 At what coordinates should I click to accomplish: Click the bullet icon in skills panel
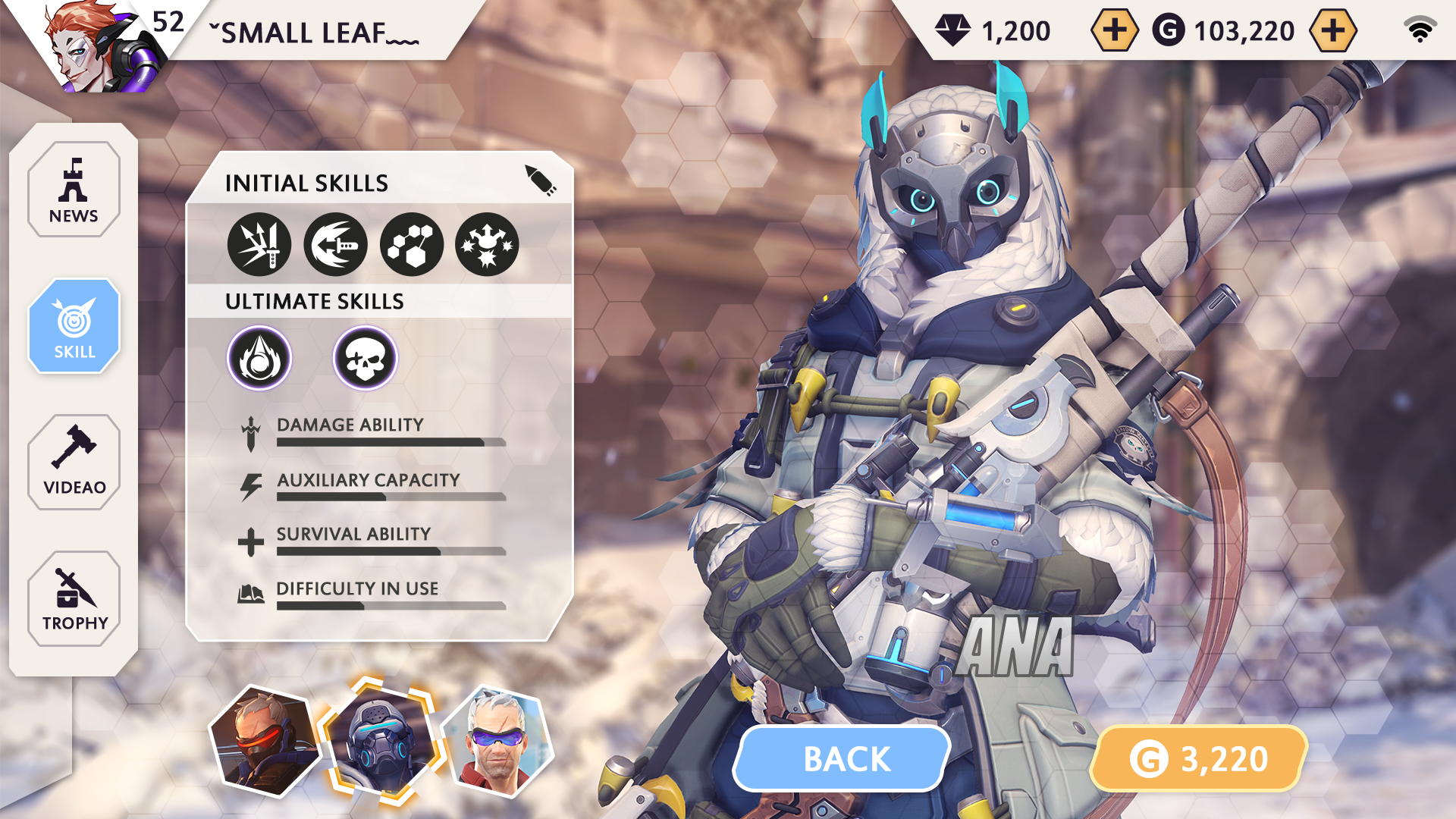[x=541, y=180]
